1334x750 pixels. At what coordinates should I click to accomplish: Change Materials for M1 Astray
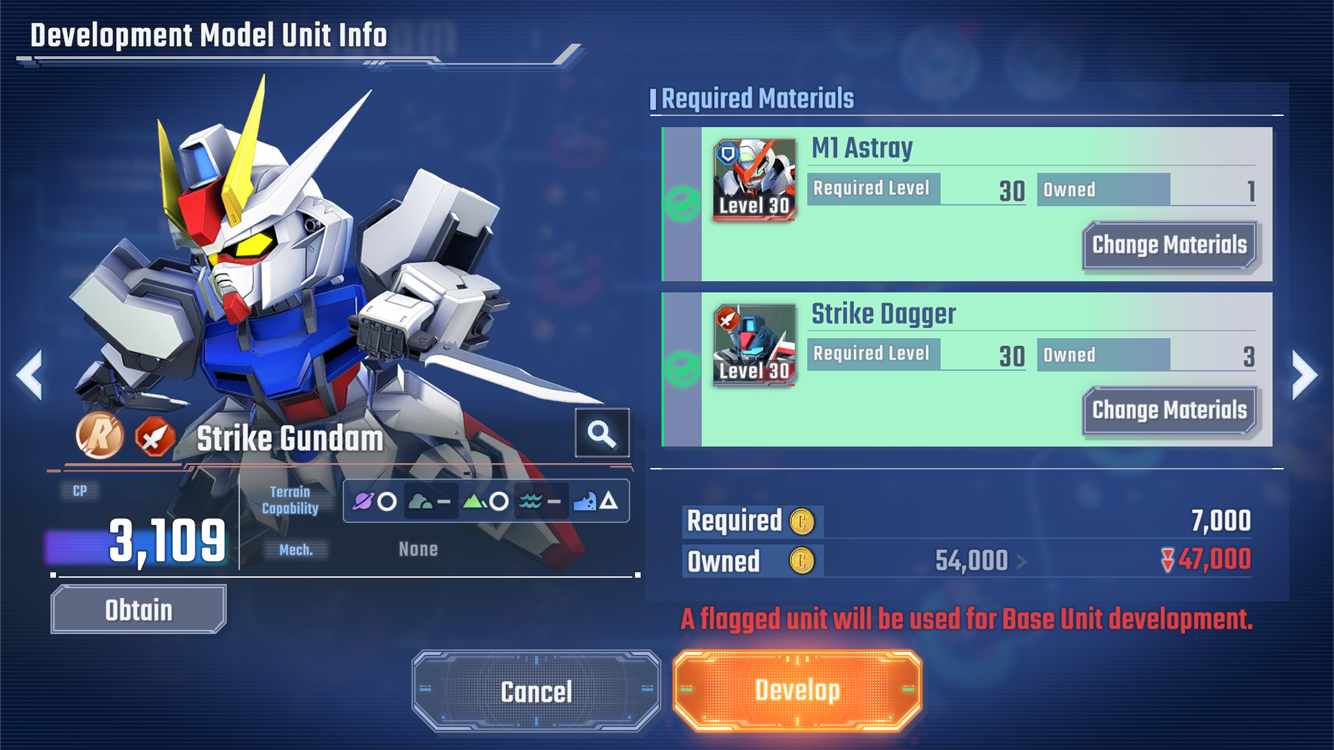[1169, 246]
